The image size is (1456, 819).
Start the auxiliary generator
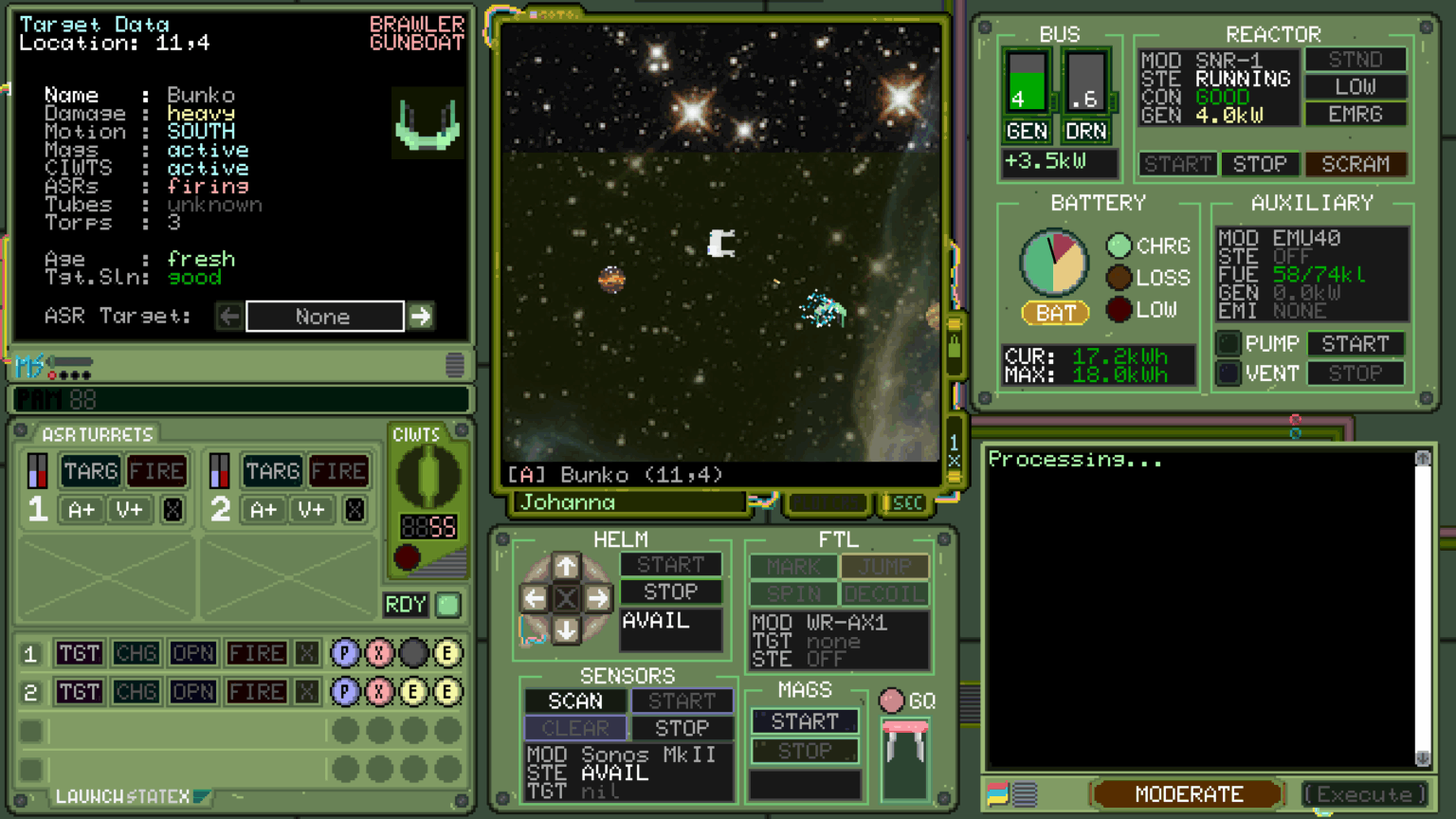1356,344
